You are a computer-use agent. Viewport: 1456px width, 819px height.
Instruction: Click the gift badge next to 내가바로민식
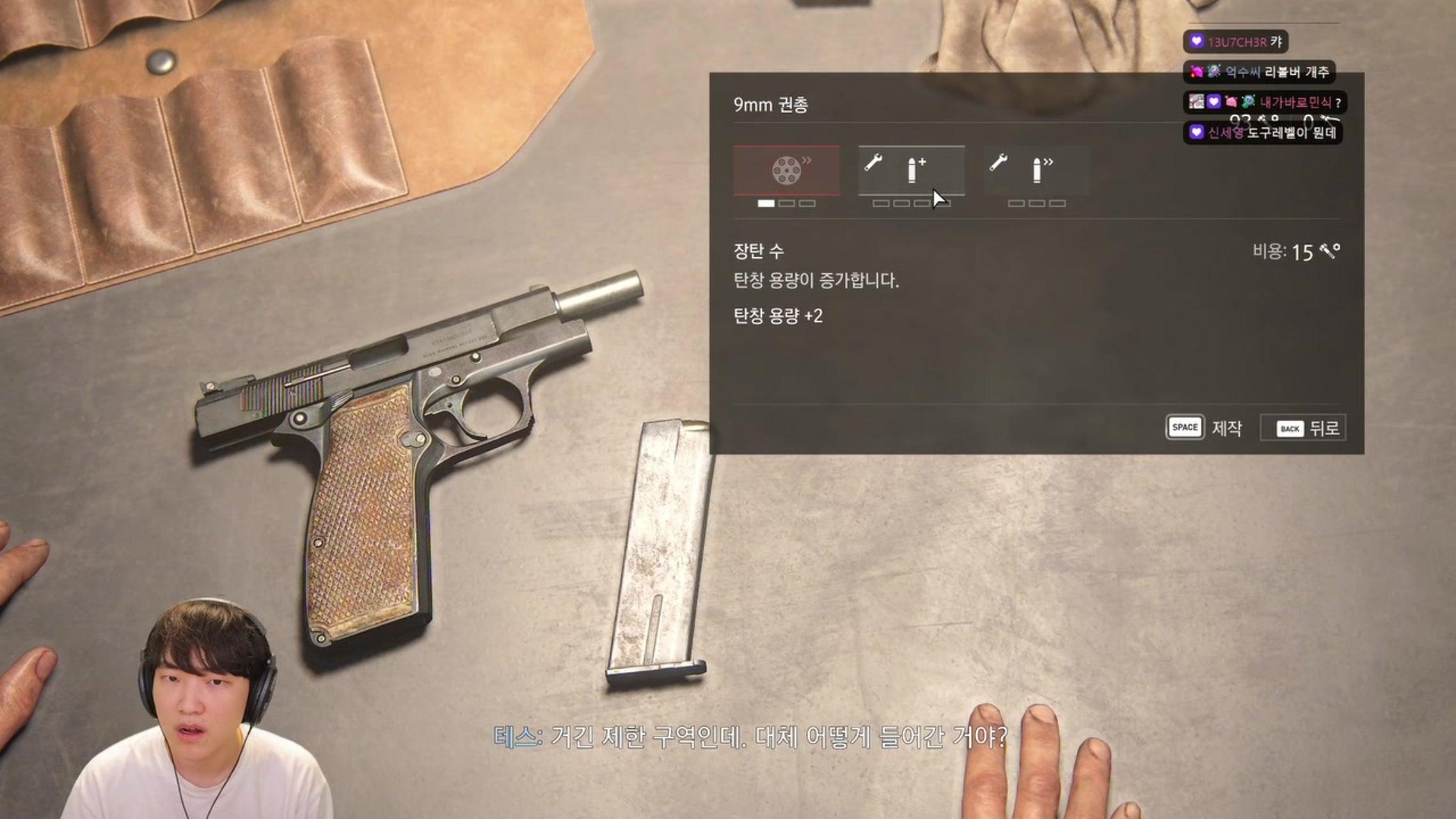tap(1230, 103)
